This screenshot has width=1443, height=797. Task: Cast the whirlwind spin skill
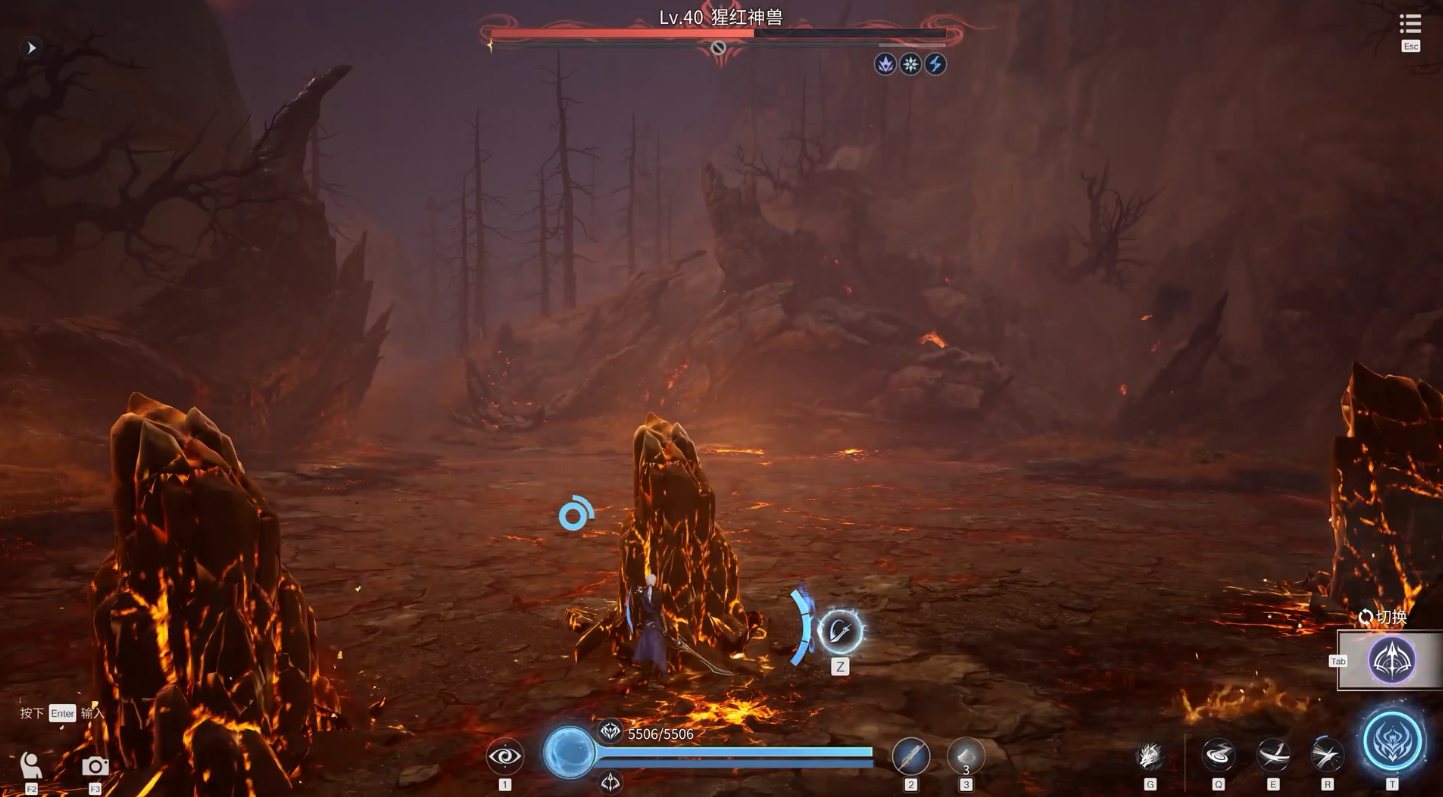click(1218, 755)
